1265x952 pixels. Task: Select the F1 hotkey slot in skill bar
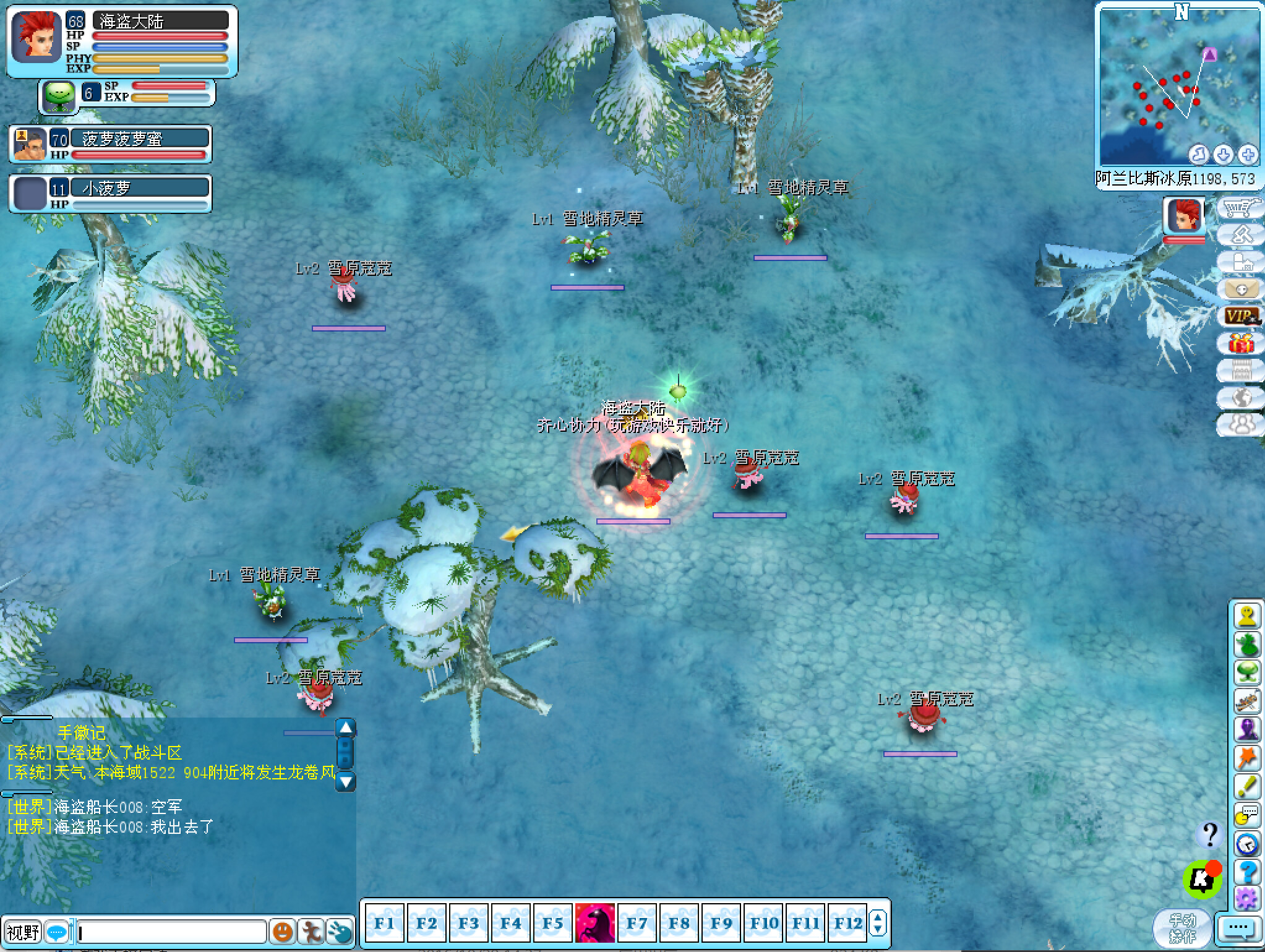384,922
